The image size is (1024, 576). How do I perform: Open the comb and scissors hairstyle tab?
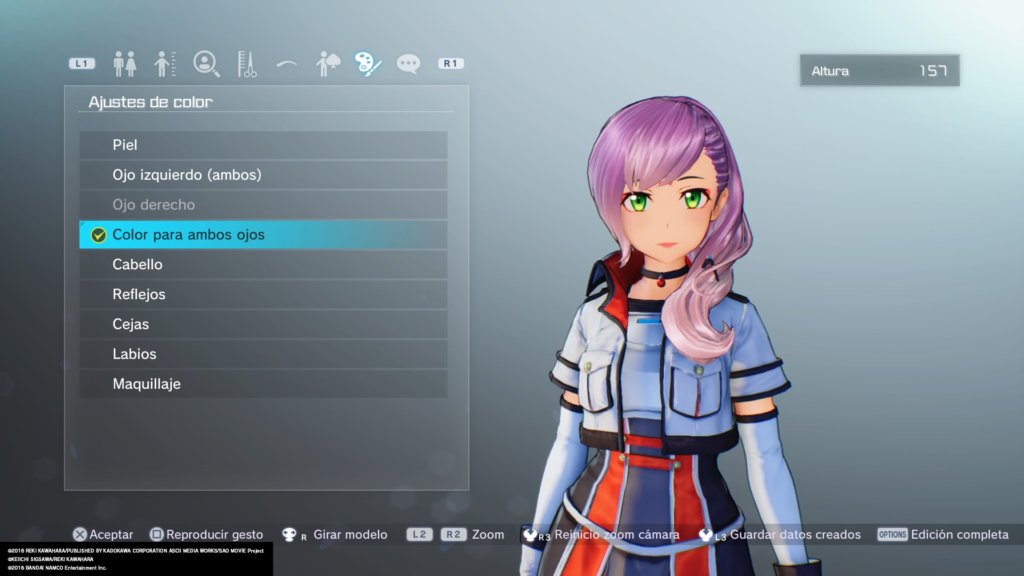(247, 64)
